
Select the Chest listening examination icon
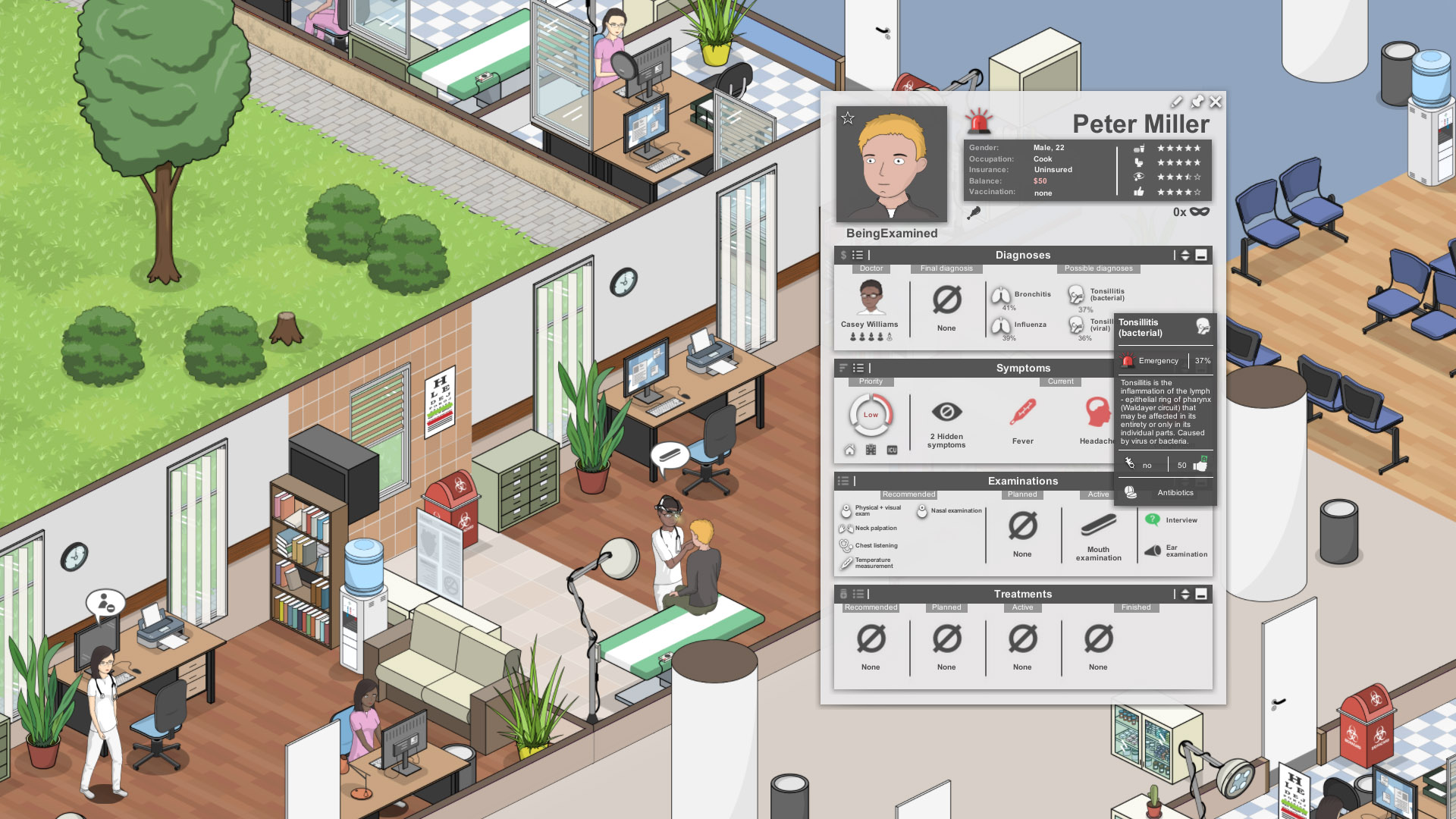tap(847, 544)
